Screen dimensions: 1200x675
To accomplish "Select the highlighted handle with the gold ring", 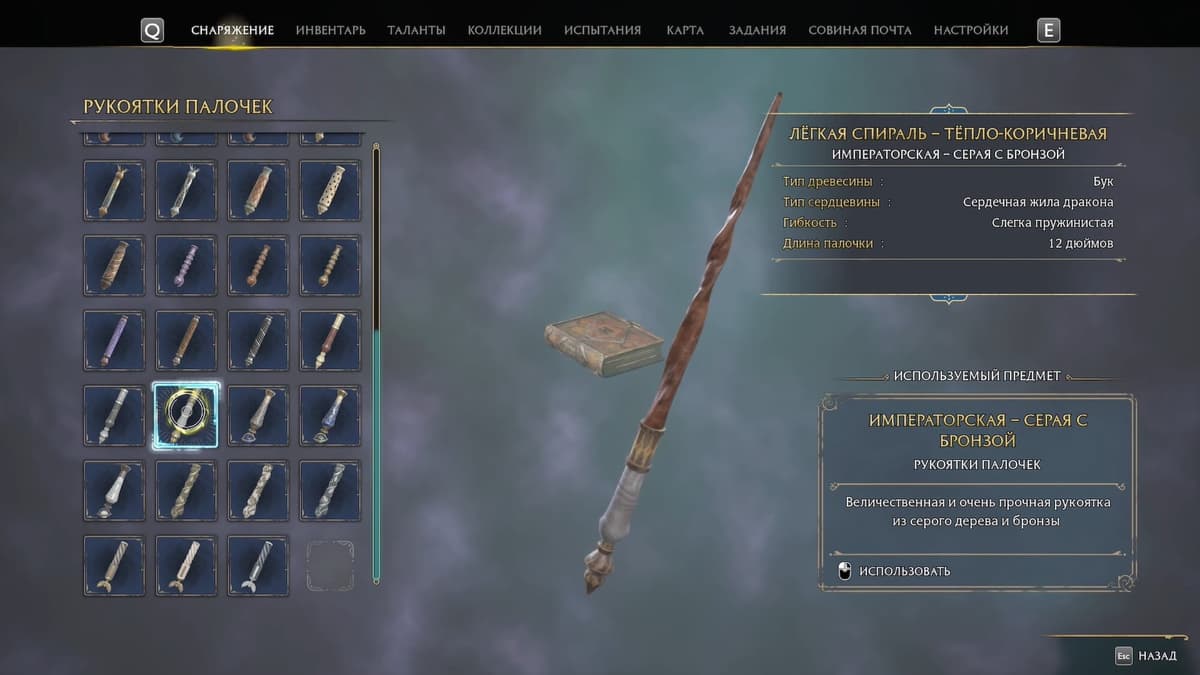I will tap(186, 415).
